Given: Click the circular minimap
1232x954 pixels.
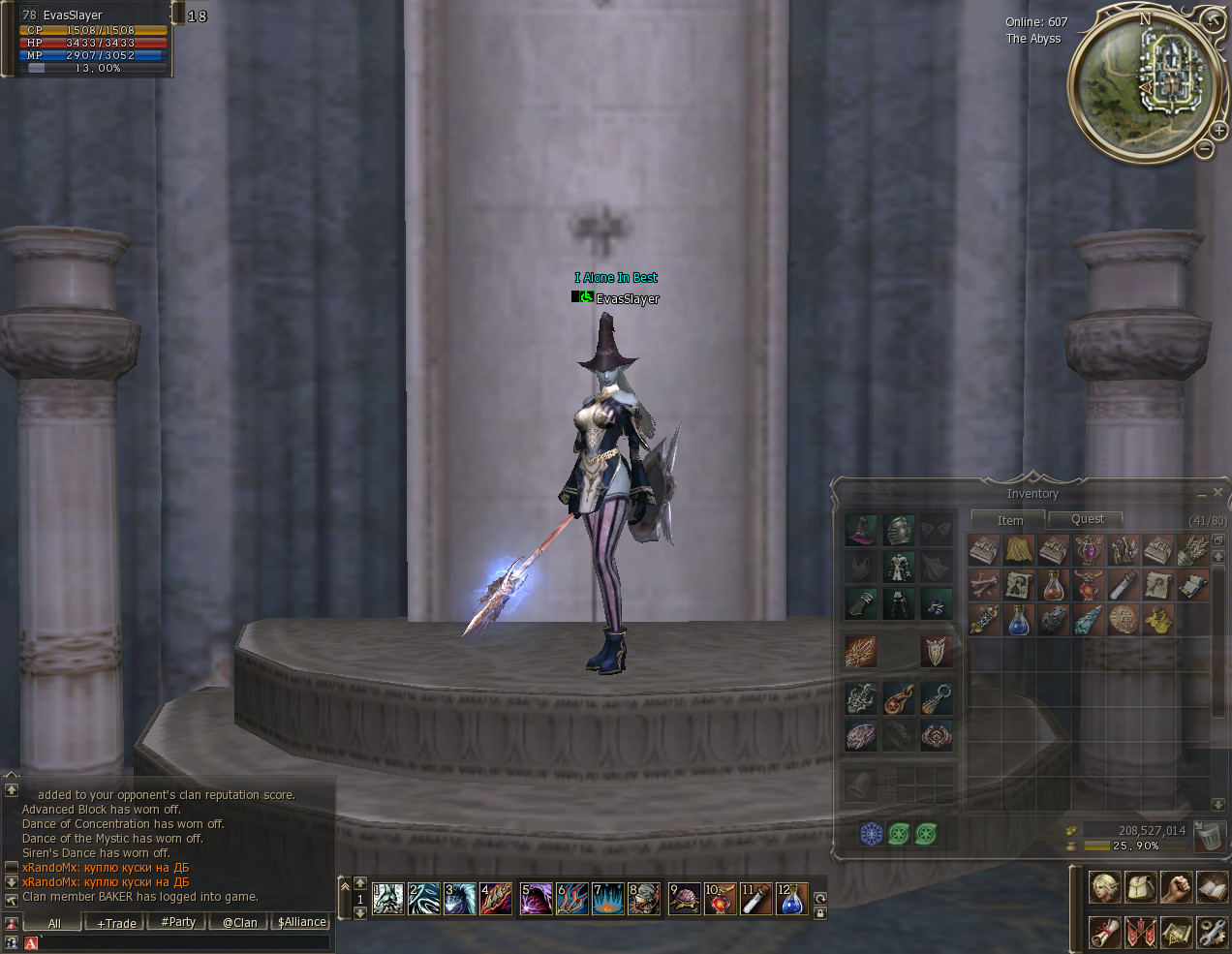Looking at the screenshot, I should [1143, 82].
